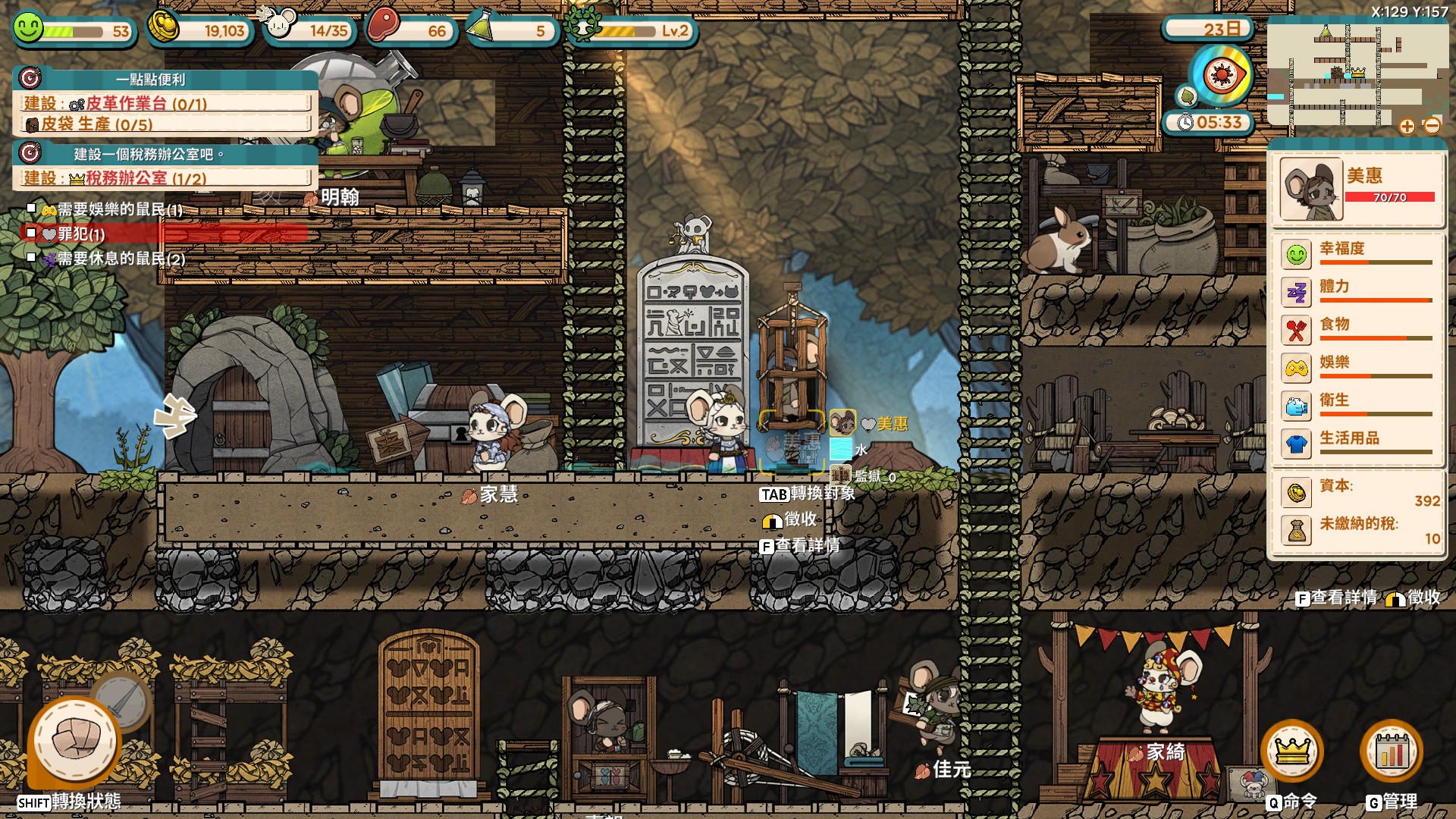Toggle the fist combat state button
The width and height of the screenshot is (1456, 819).
[74, 741]
